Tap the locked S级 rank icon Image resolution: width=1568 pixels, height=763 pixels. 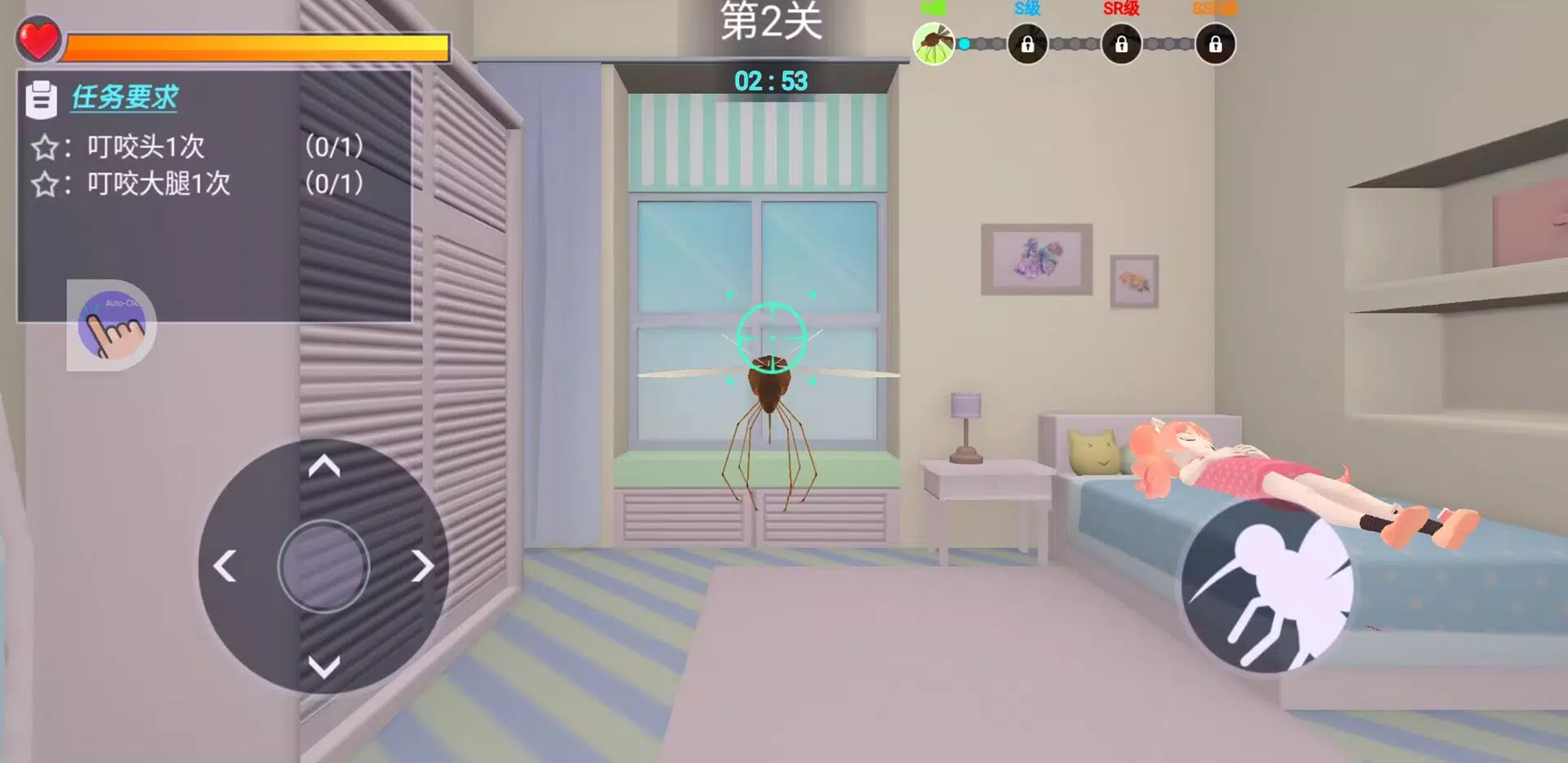pos(1027,45)
